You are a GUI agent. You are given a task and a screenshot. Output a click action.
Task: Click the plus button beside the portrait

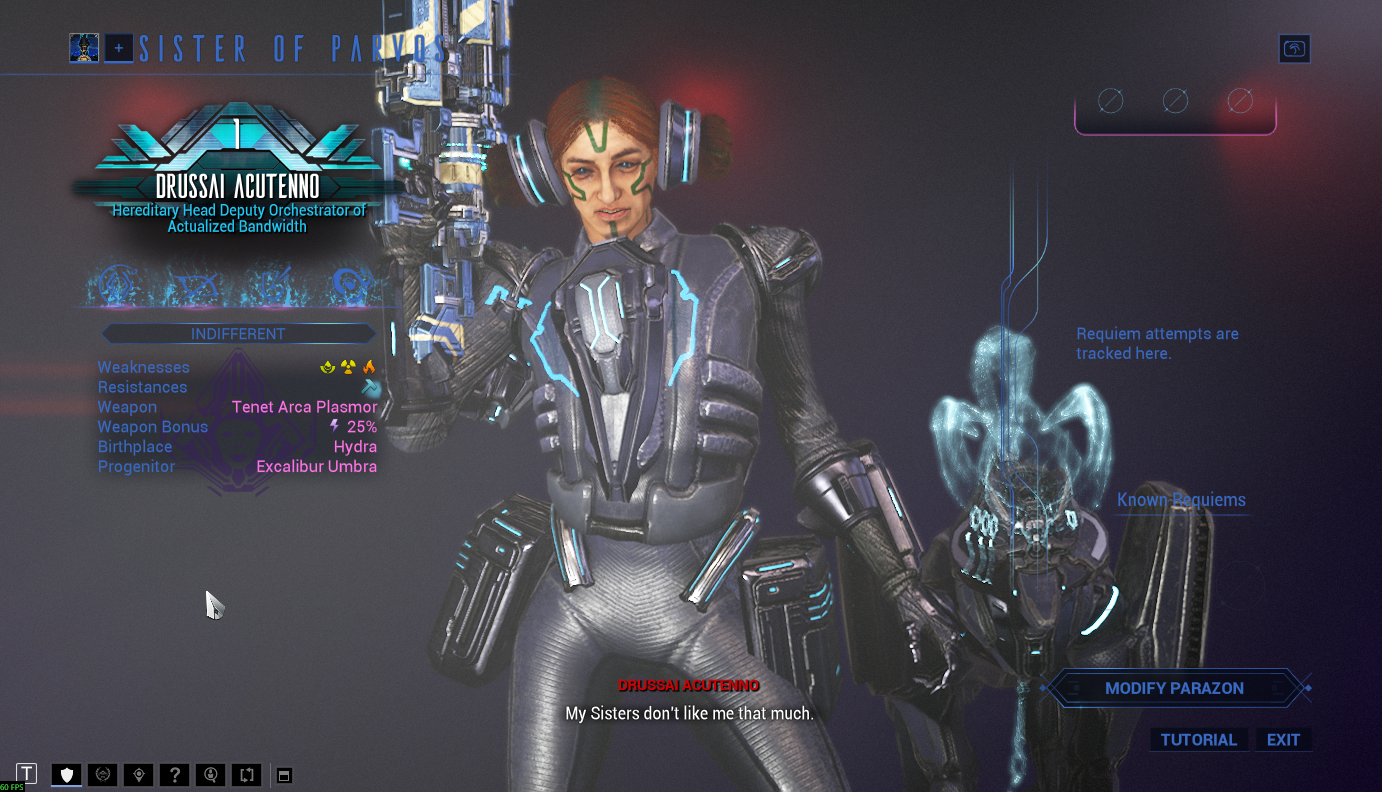(x=119, y=47)
